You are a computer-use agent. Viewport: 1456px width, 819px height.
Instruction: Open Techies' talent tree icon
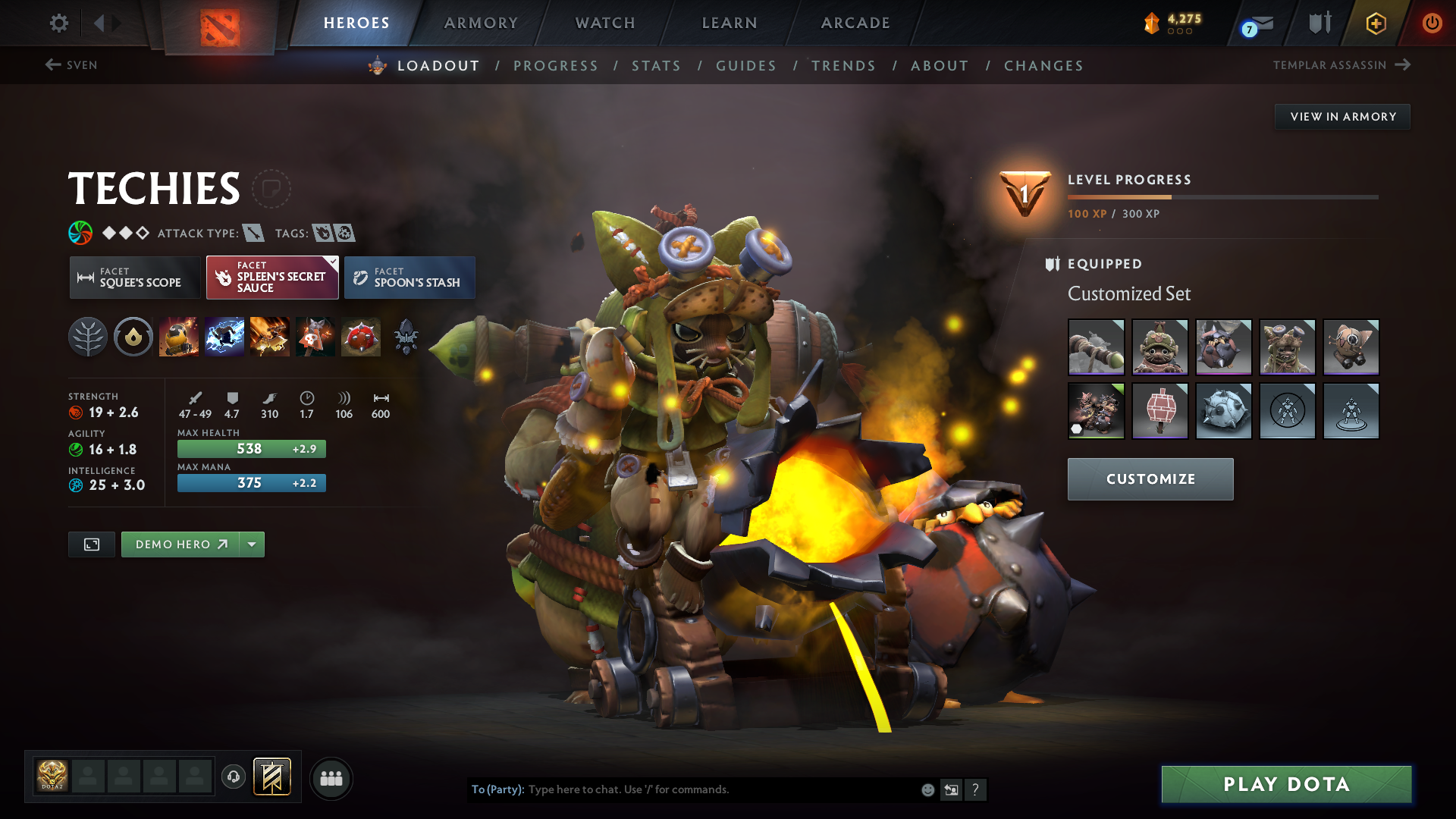88,337
